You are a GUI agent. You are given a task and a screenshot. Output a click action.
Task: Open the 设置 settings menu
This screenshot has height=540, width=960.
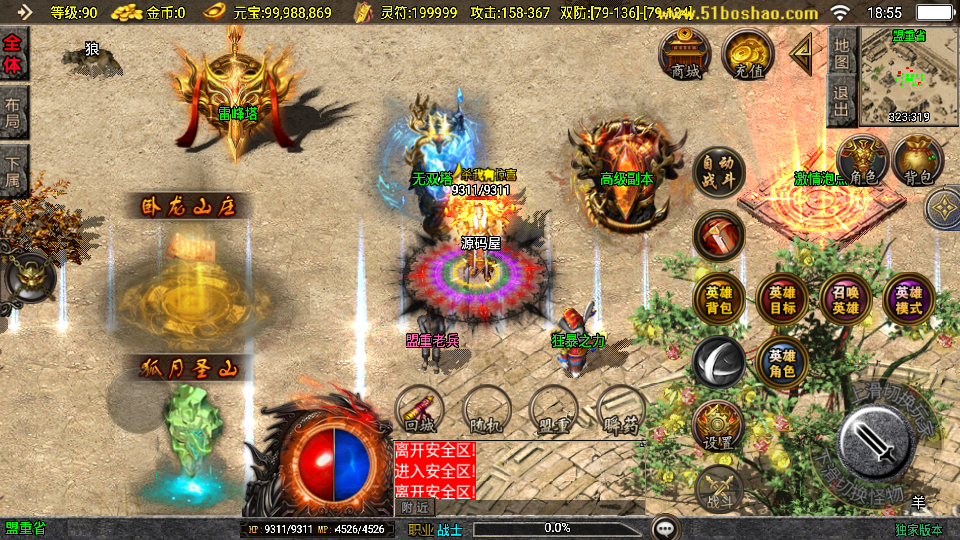[717, 425]
